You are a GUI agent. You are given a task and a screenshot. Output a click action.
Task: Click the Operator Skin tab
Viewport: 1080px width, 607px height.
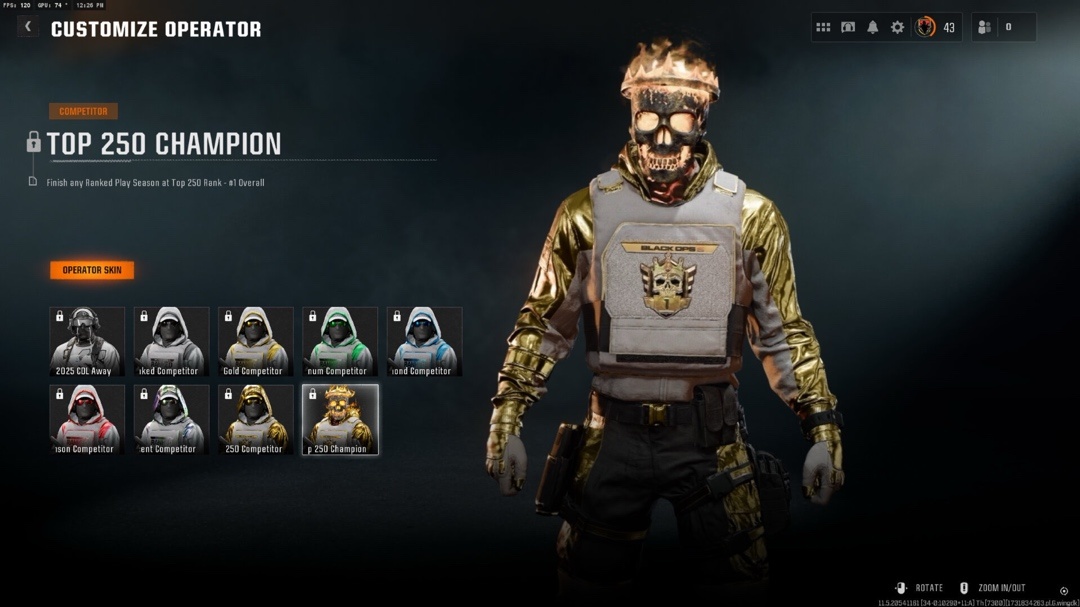point(92,270)
